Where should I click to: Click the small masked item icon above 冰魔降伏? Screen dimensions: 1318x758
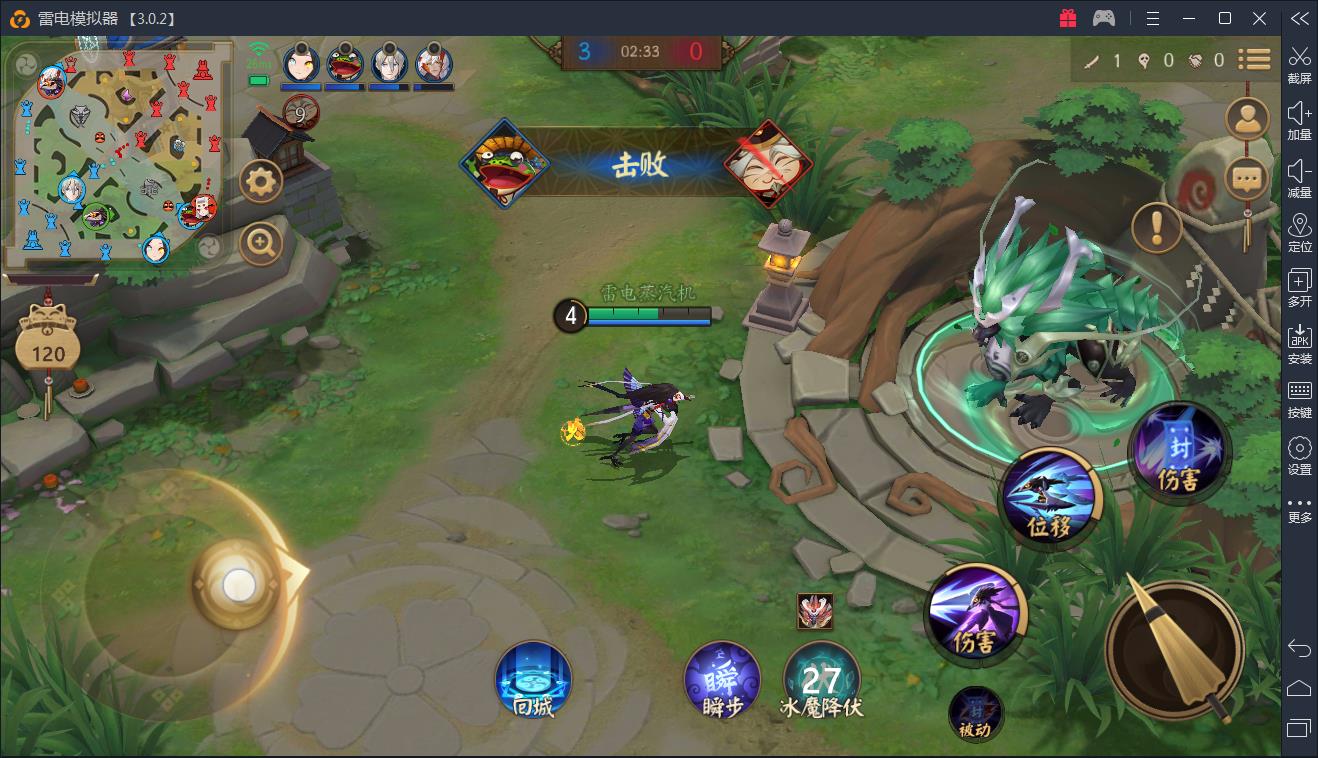[815, 611]
